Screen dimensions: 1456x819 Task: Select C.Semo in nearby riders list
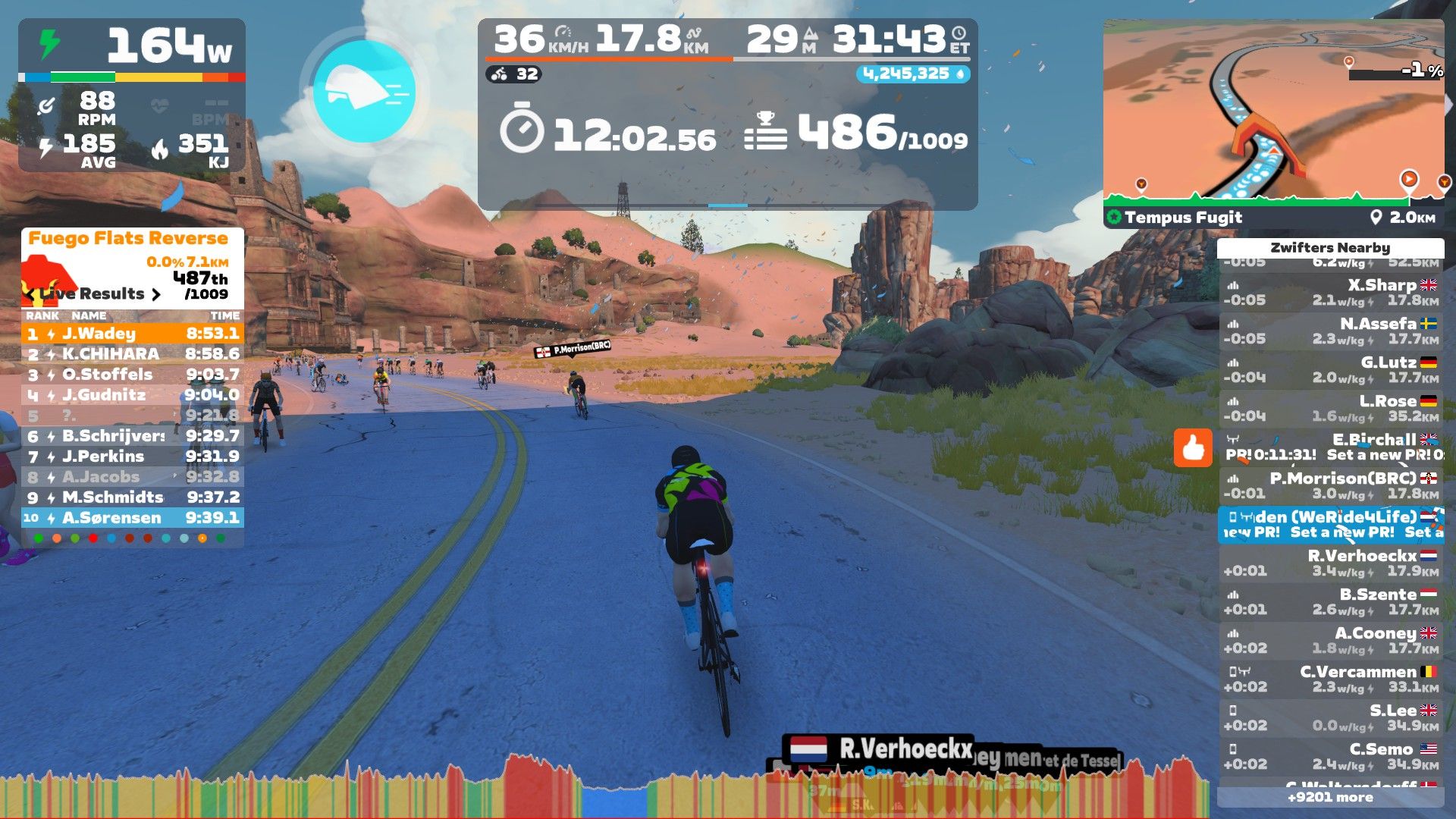pyautogui.click(x=1331, y=757)
